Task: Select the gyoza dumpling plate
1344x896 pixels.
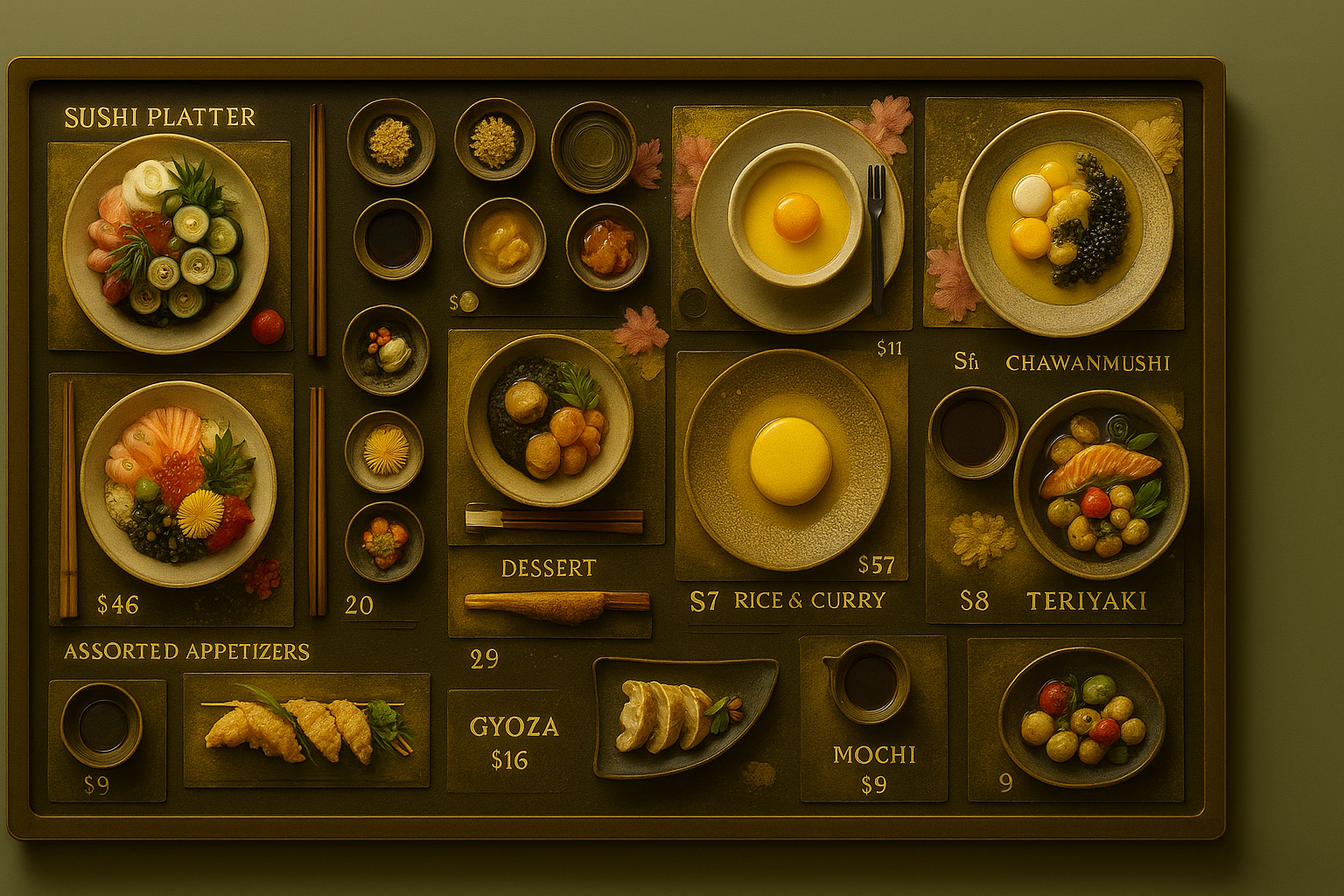Action: (683, 715)
